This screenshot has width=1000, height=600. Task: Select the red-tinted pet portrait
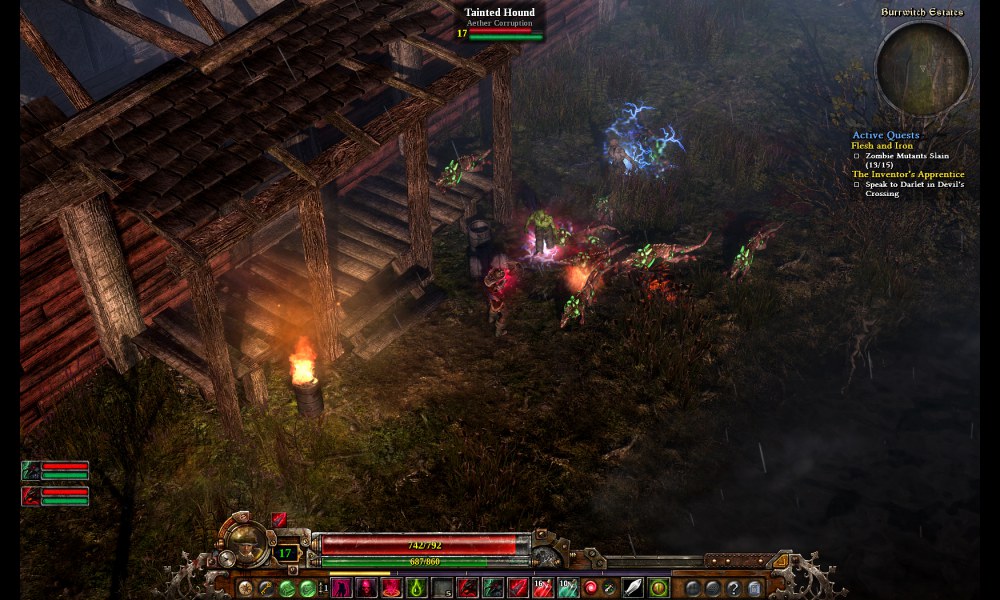[31, 495]
